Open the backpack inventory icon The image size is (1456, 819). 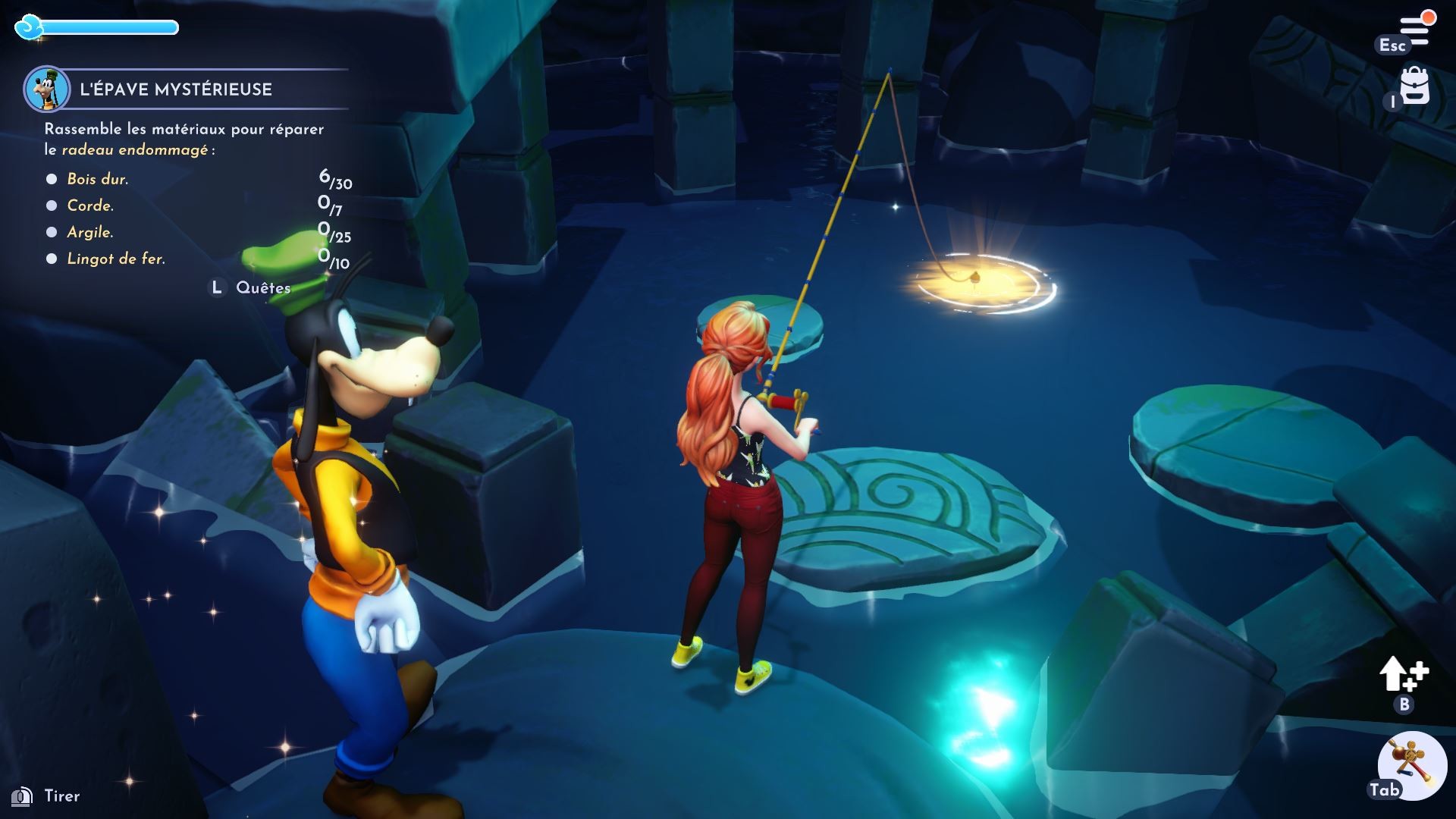pos(1415,87)
